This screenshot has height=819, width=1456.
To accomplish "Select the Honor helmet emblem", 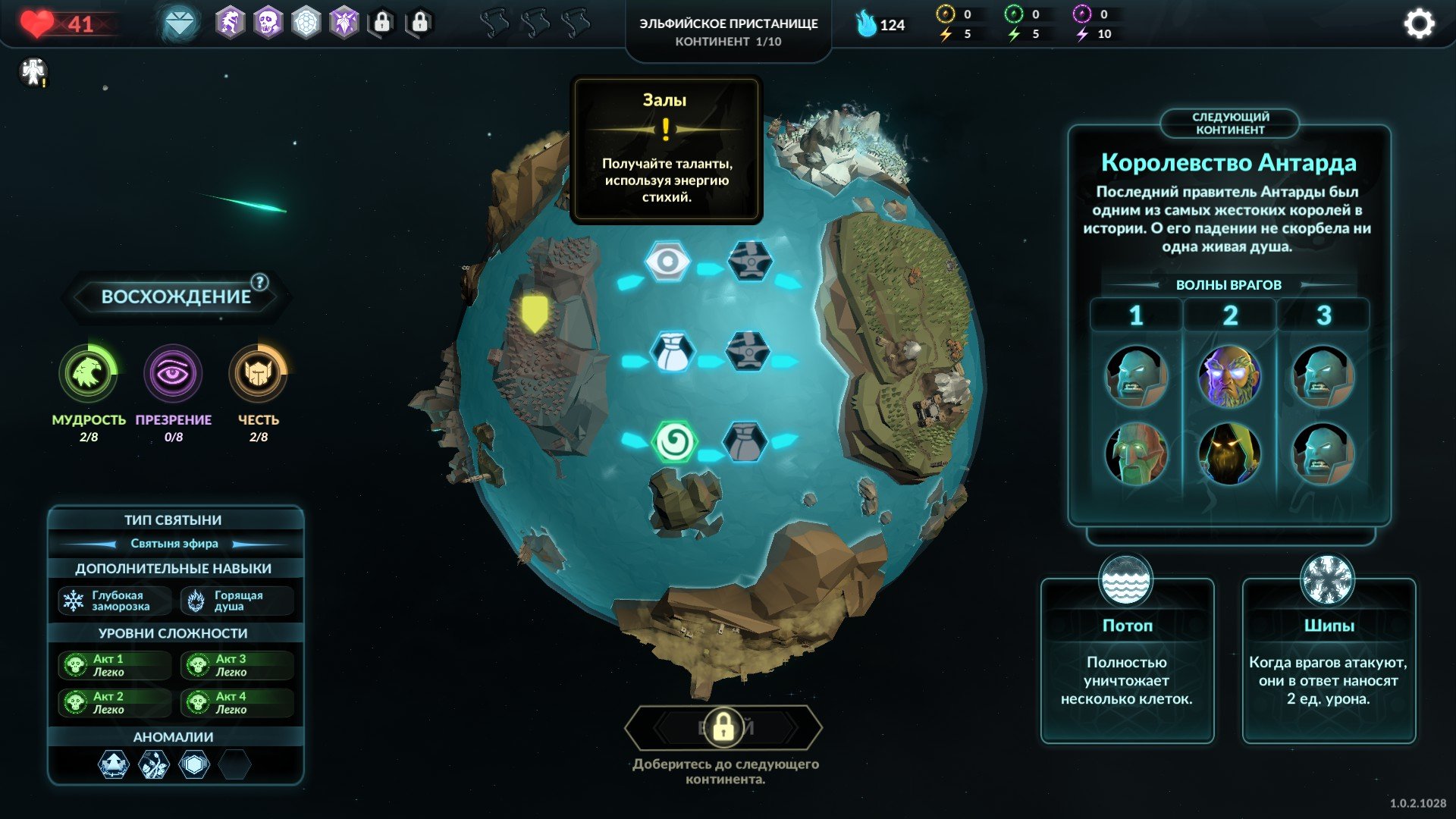I will [258, 373].
